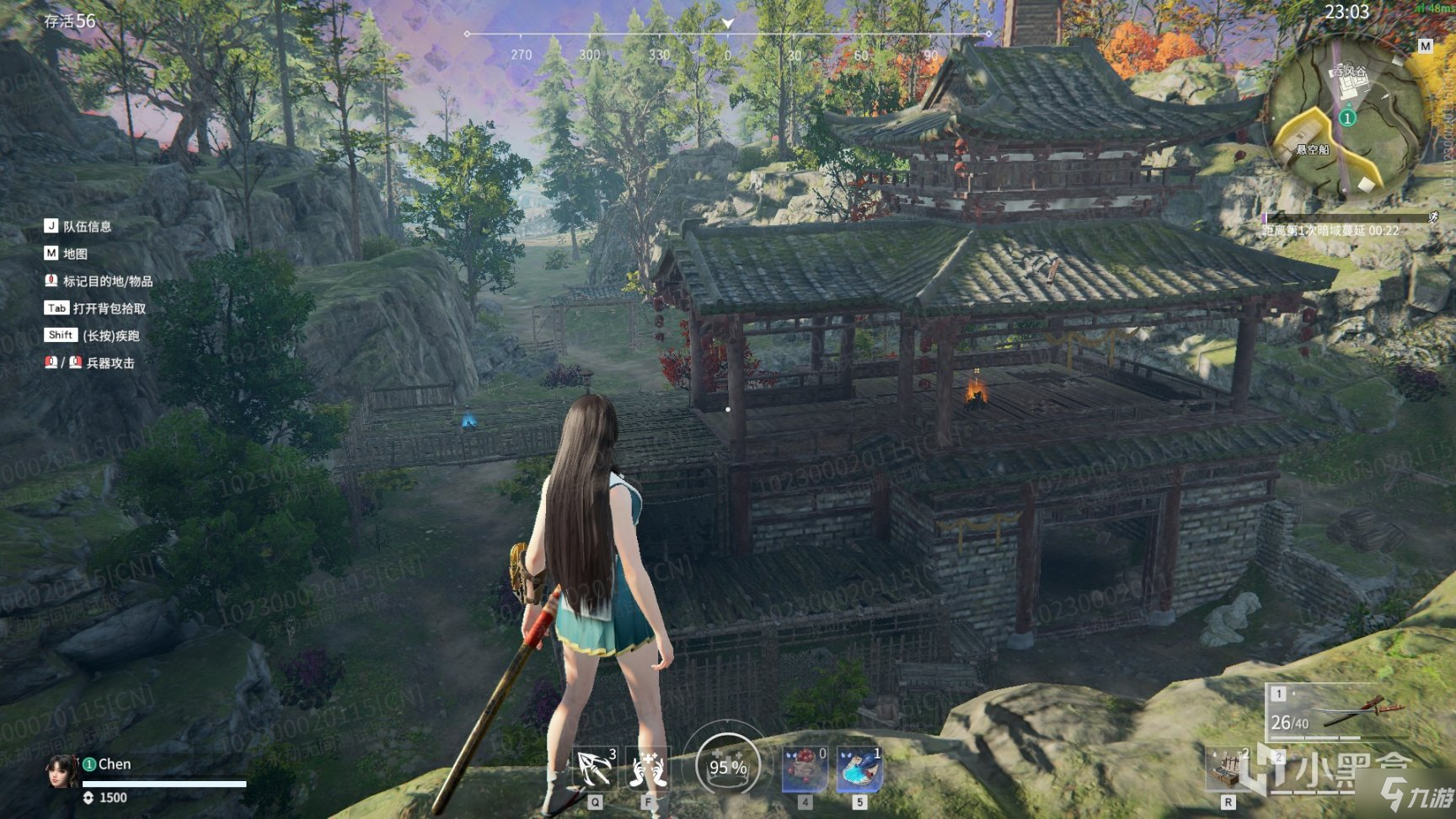Activate the grappling hook skill icon
Image resolution: width=1456 pixels, height=819 pixels.
coord(595,768)
